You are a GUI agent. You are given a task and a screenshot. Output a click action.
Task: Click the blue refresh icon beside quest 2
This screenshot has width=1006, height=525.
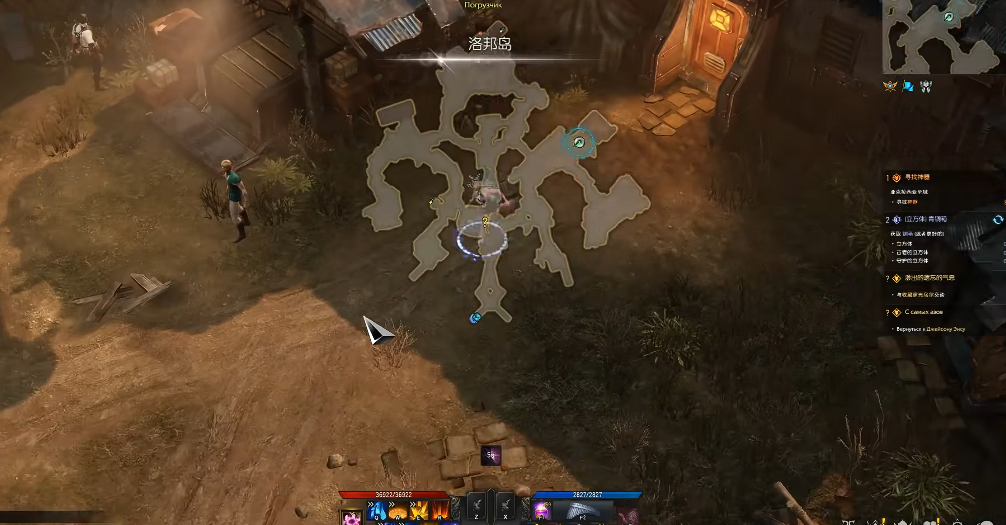[997, 219]
